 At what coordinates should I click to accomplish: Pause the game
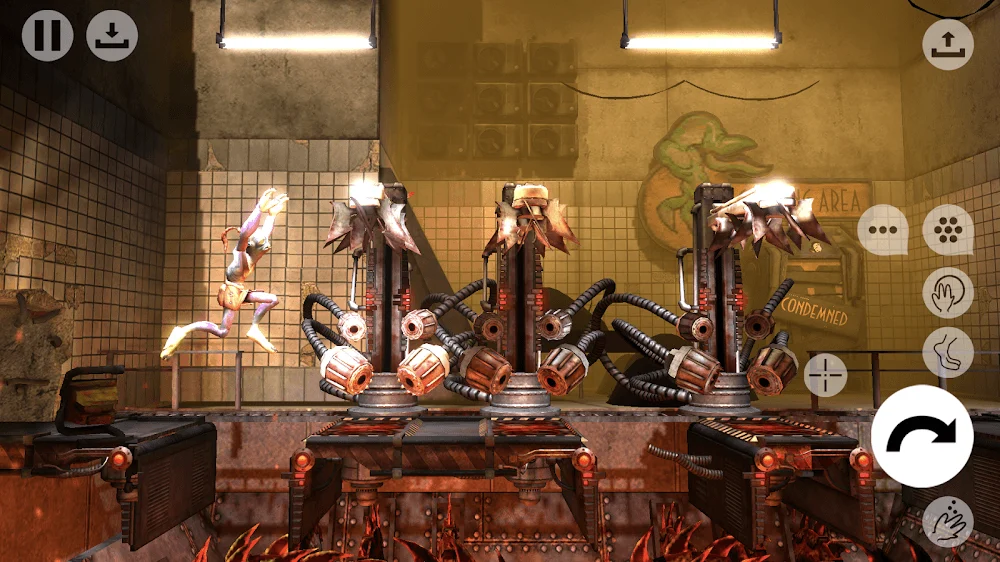[x=47, y=36]
